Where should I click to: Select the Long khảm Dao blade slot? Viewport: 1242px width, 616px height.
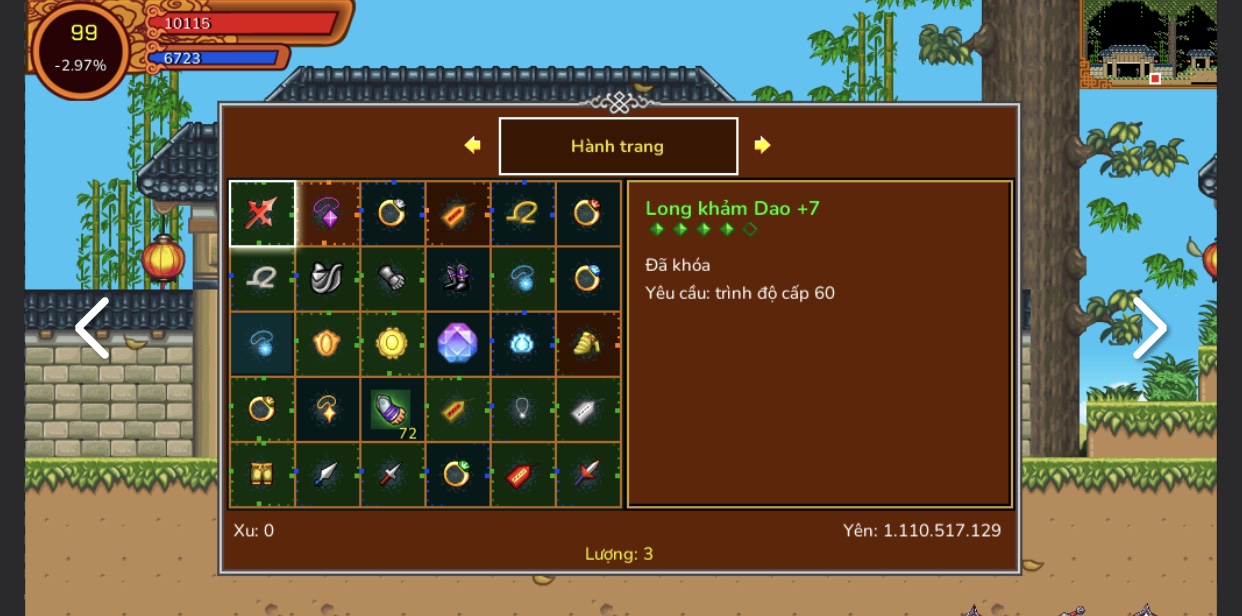point(262,213)
